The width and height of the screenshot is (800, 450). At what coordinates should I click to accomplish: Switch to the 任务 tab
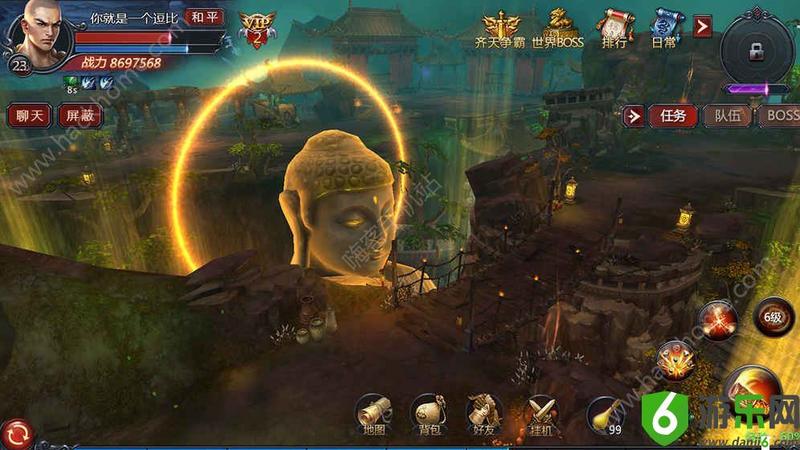673,116
